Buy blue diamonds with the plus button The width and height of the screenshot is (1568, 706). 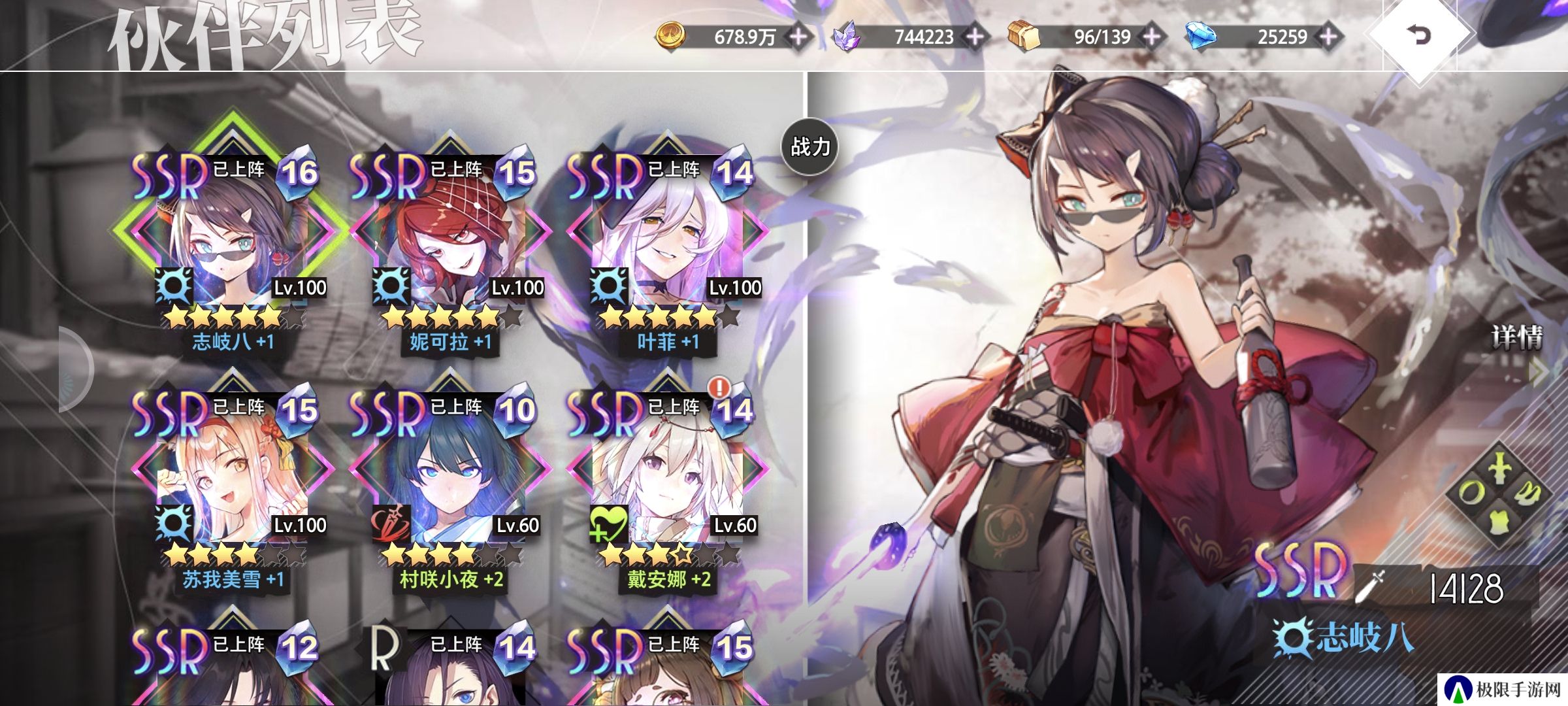(x=1328, y=37)
